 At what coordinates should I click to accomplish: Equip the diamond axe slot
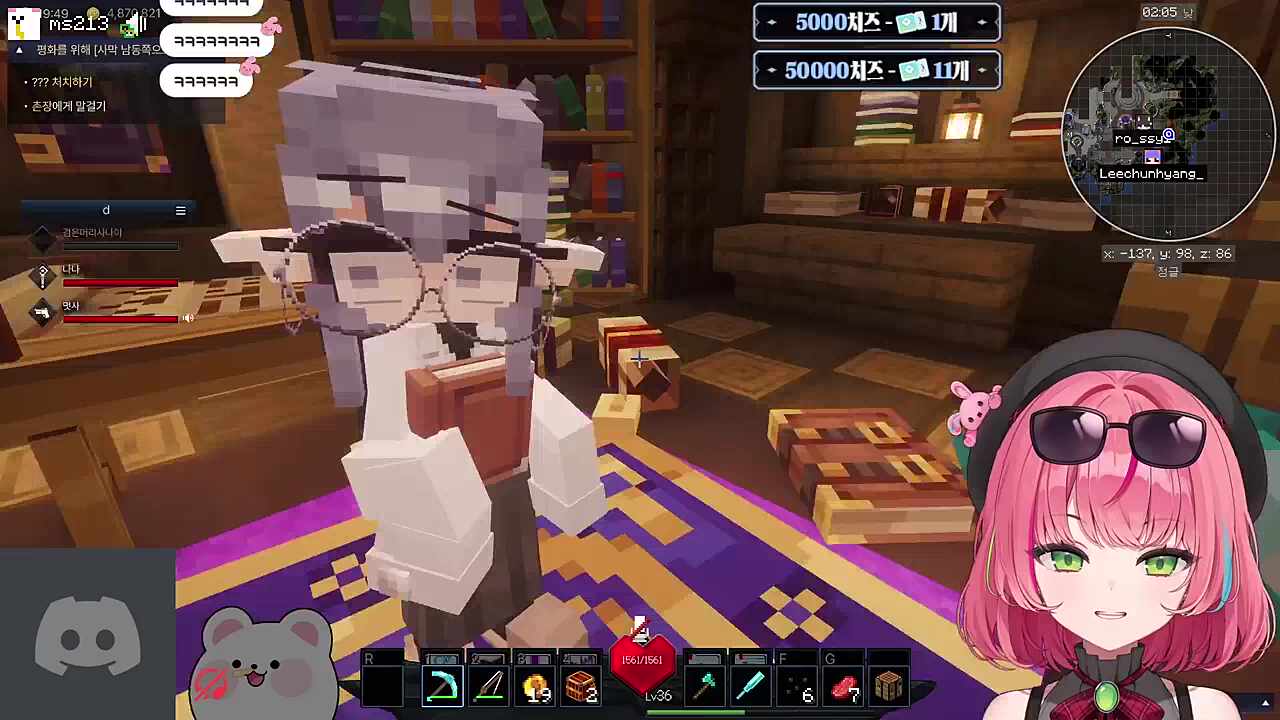706,687
